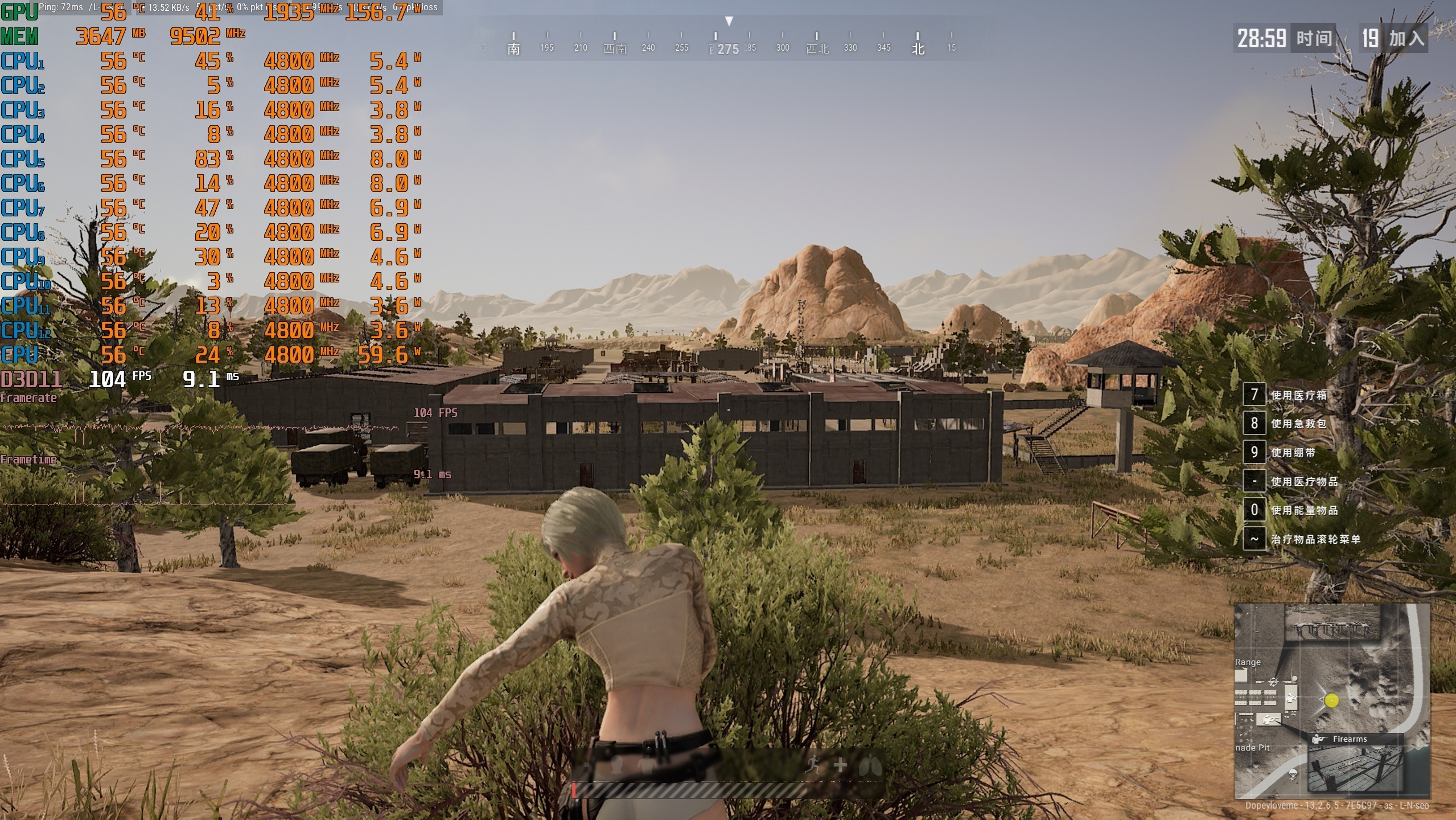The width and height of the screenshot is (1456, 820).
Task: Choose the 使用绷带 healing entry
Action: coord(1293,453)
